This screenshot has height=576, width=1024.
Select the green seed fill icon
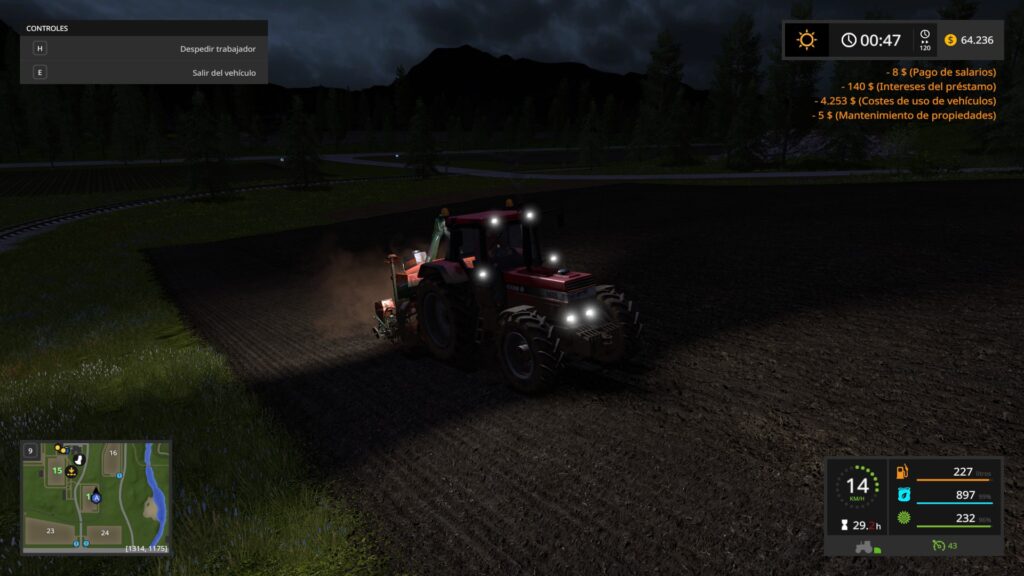pos(903,517)
